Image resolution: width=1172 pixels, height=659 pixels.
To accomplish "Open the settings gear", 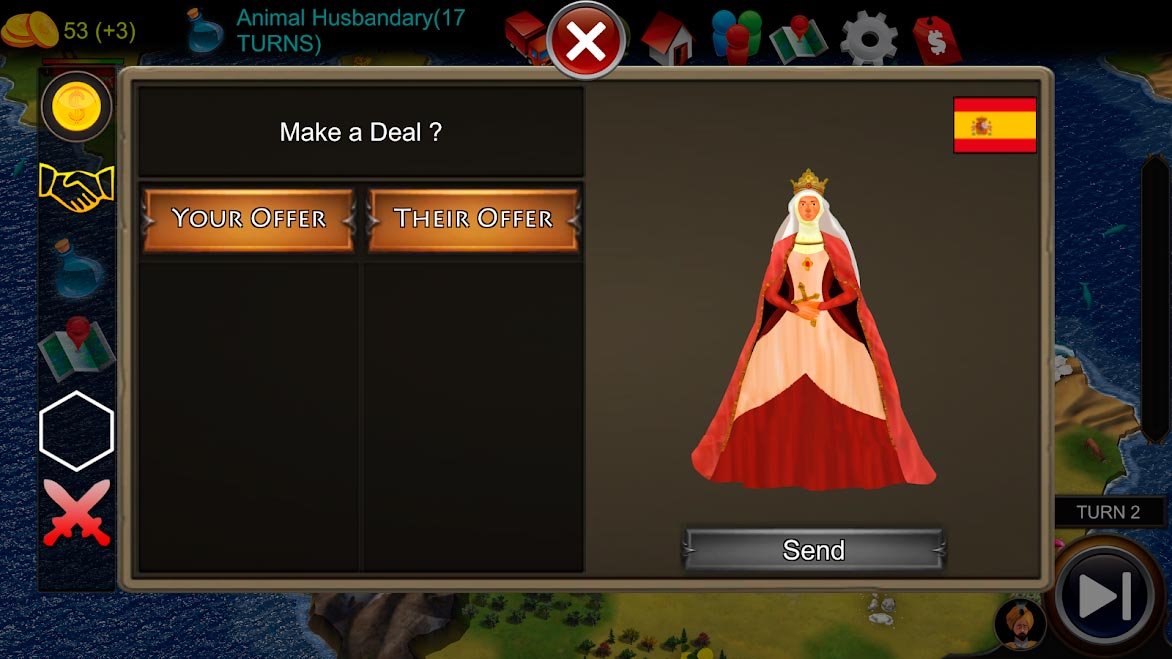I will point(868,38).
